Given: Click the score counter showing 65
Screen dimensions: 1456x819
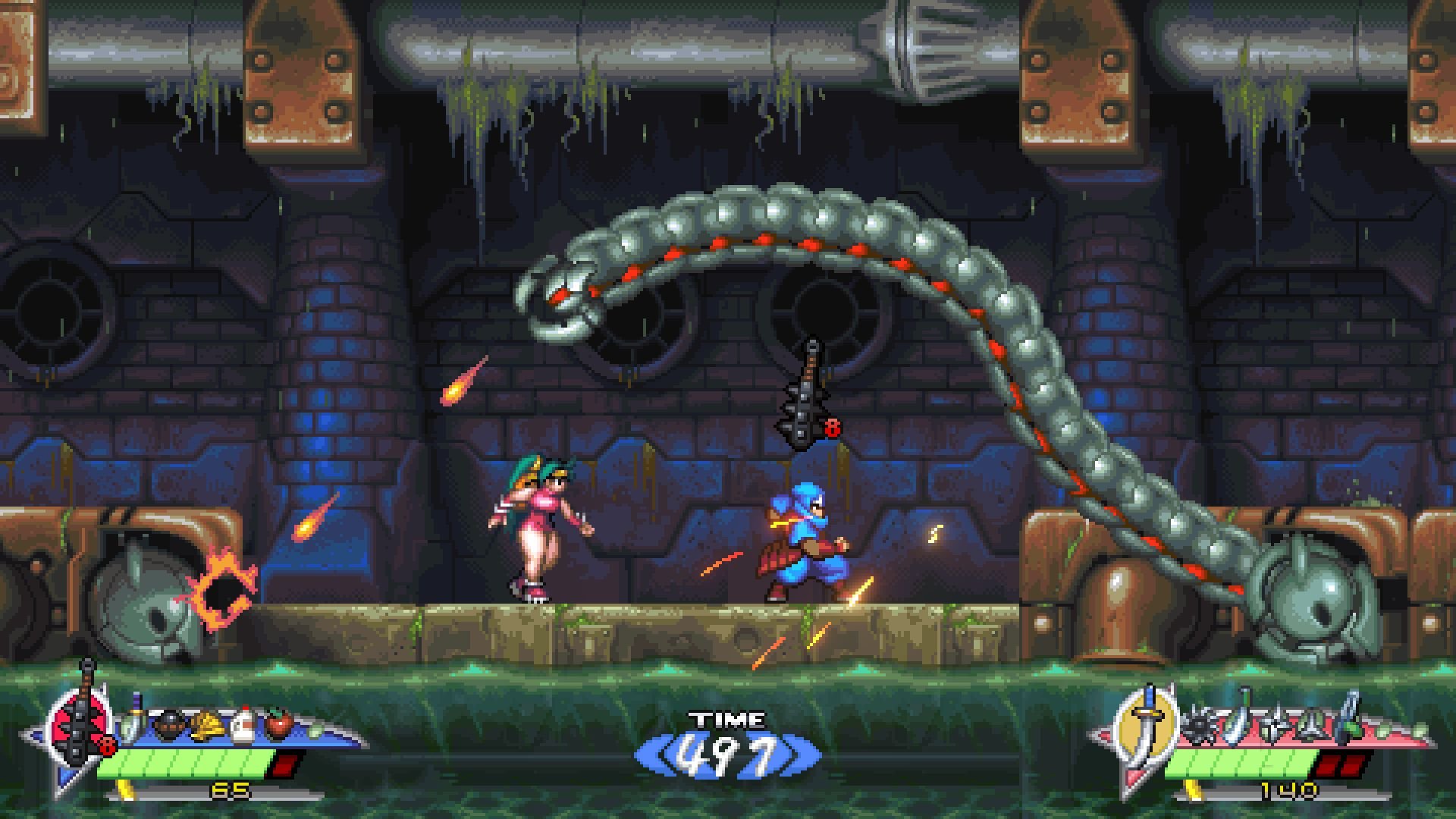Looking at the screenshot, I should click(x=228, y=790).
